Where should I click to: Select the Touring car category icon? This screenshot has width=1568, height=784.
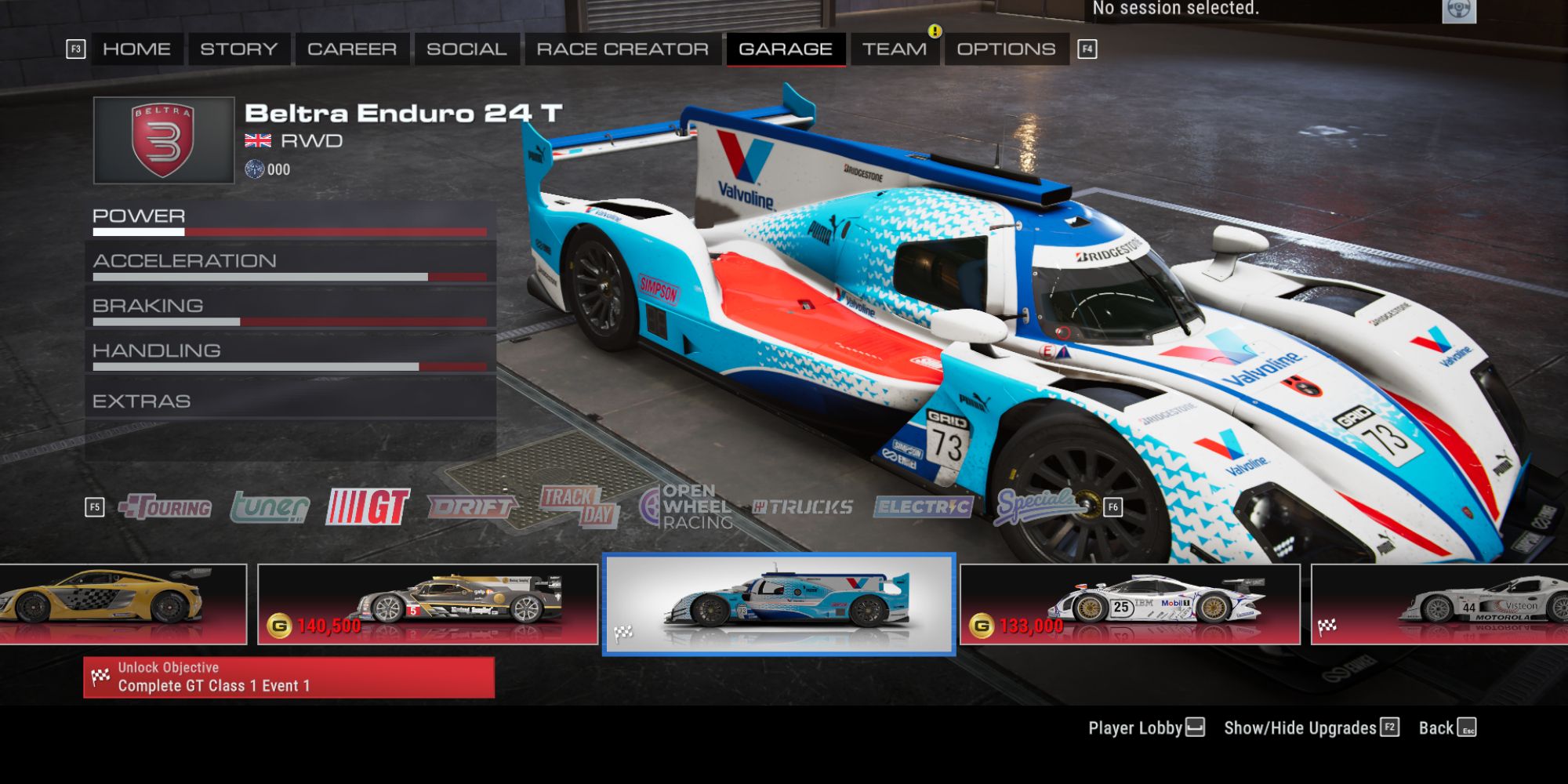165,508
